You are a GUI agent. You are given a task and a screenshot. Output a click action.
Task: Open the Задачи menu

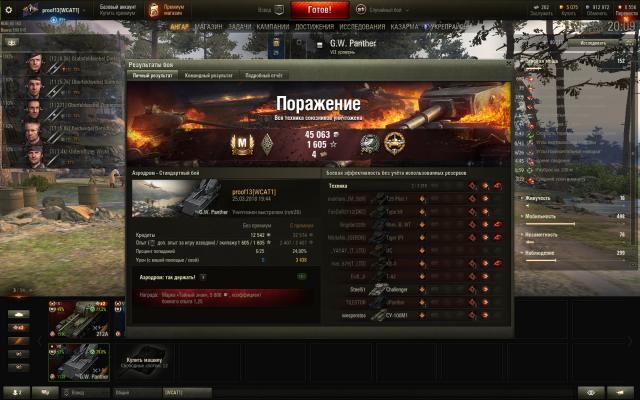click(240, 26)
